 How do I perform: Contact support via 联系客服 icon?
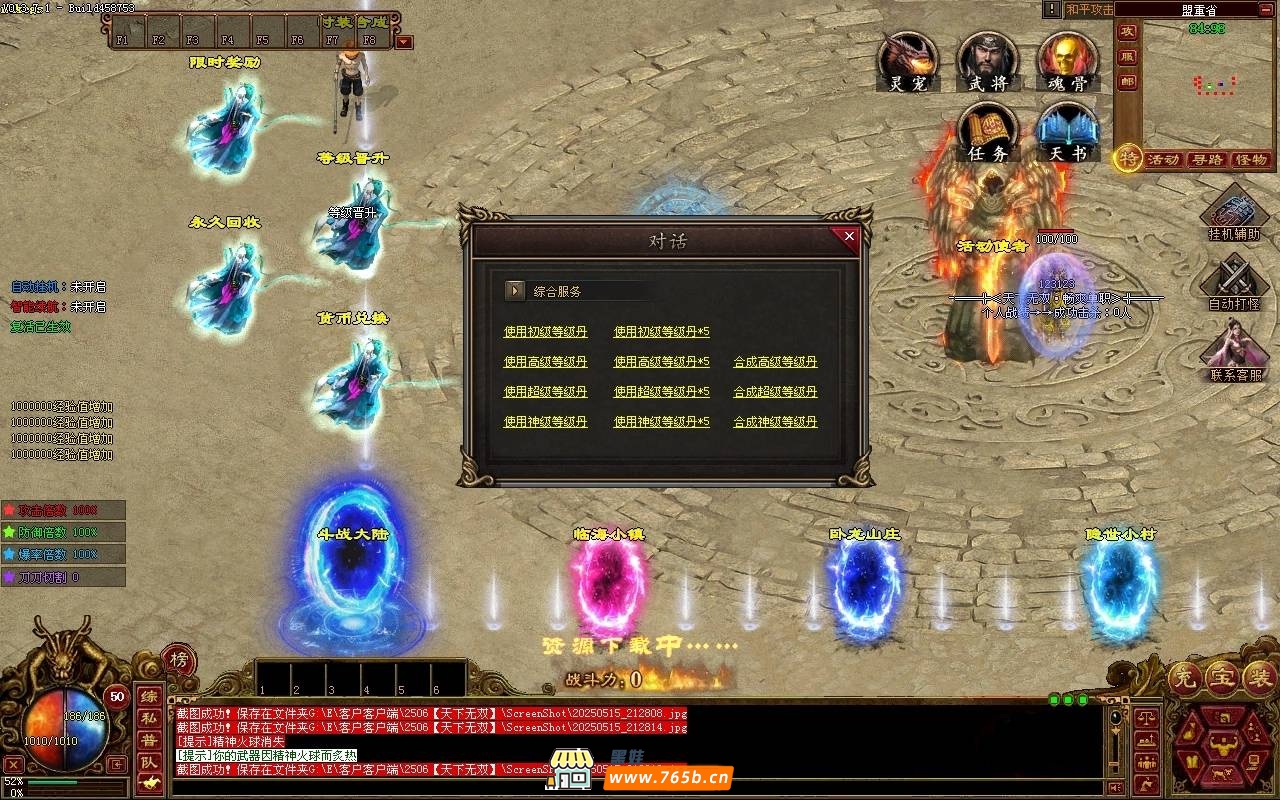[1235, 350]
